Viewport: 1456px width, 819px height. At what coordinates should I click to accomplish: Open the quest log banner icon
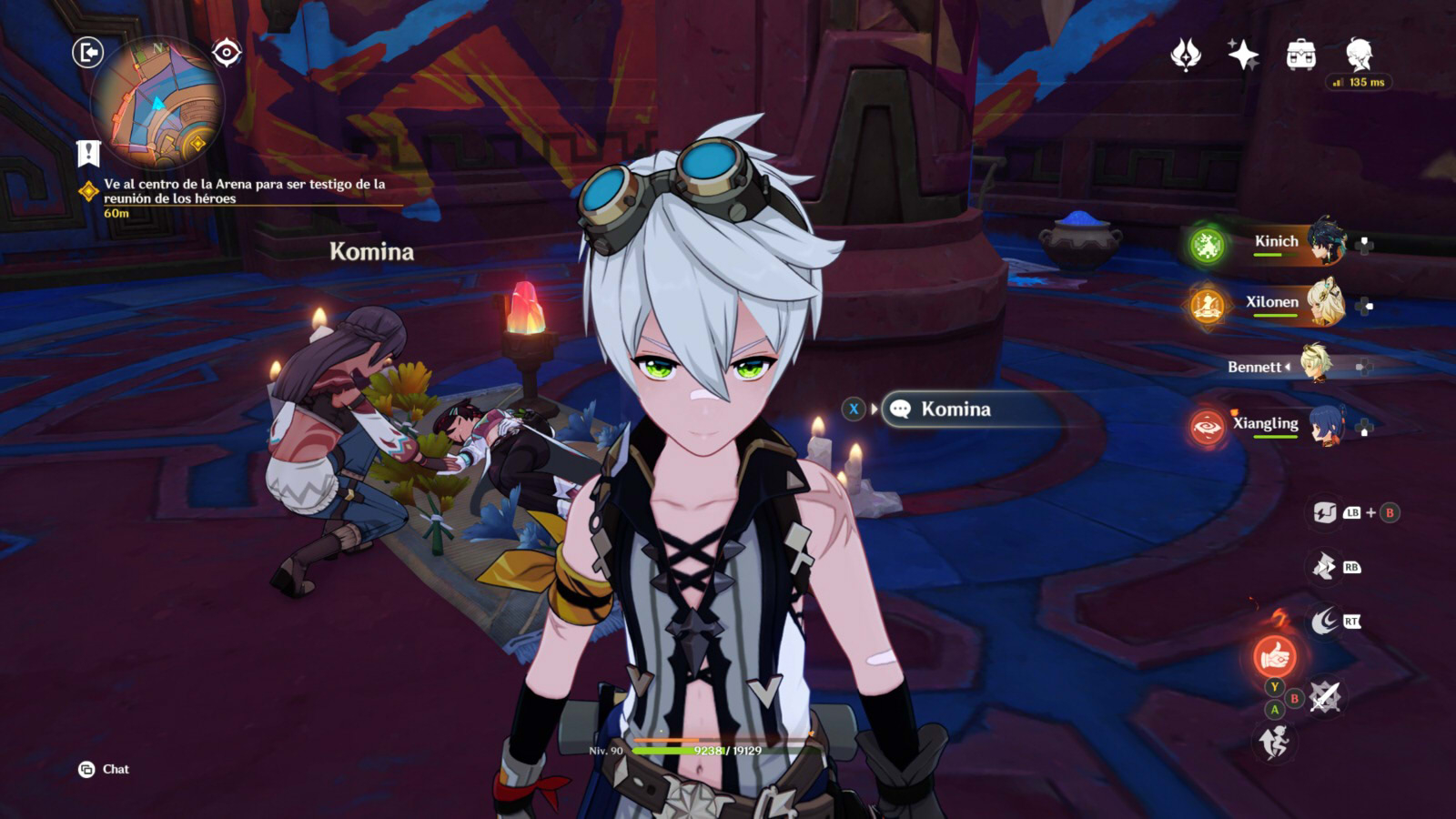tap(88, 153)
